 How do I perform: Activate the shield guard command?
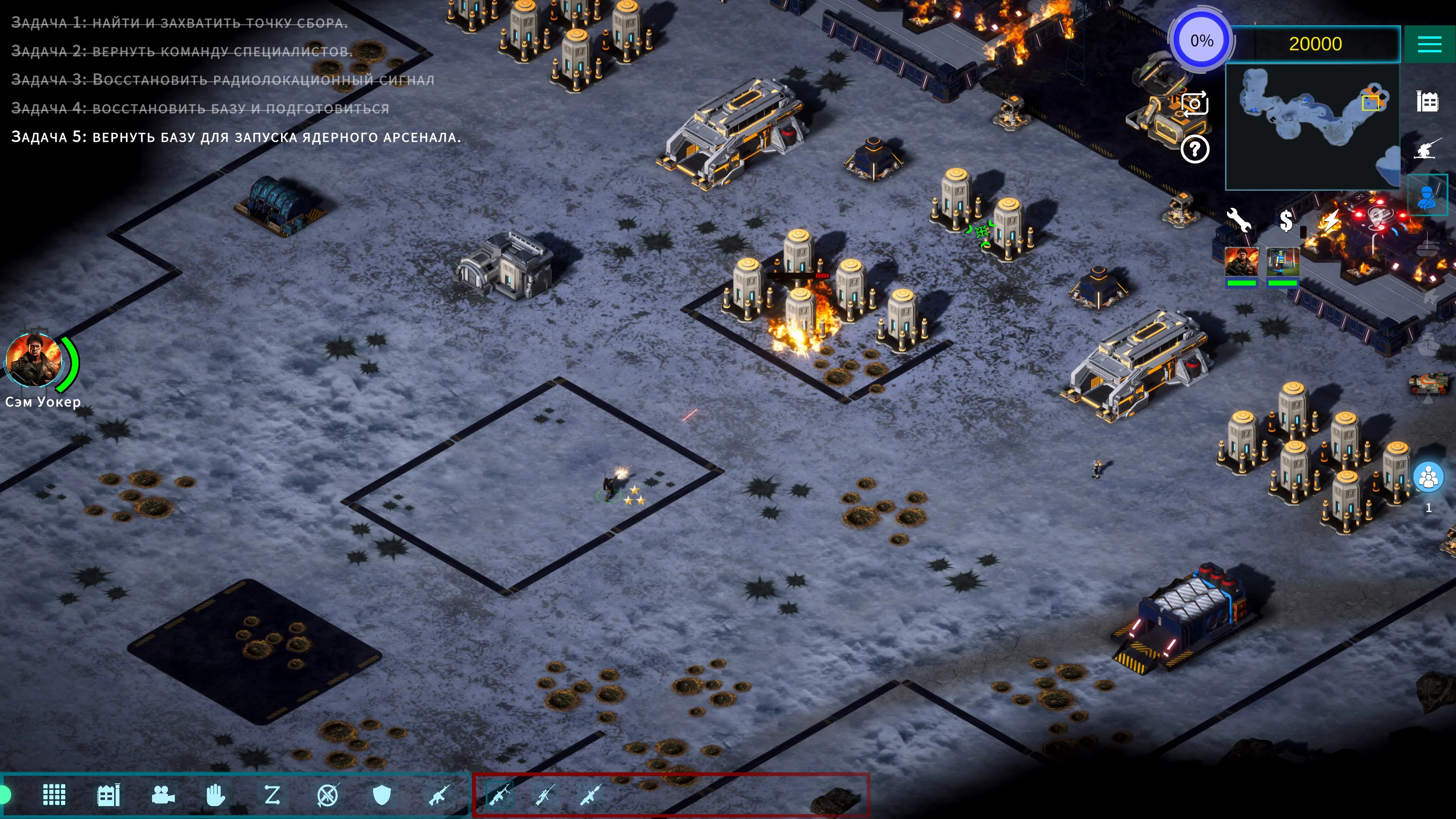[382, 795]
